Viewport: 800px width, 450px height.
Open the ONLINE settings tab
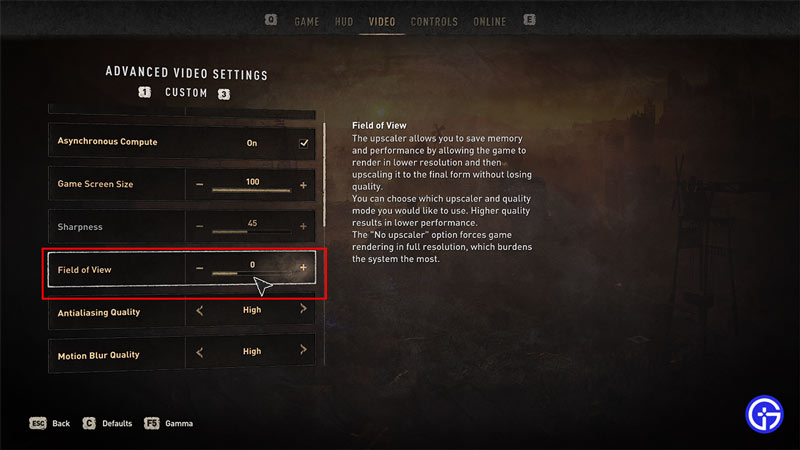(x=490, y=22)
